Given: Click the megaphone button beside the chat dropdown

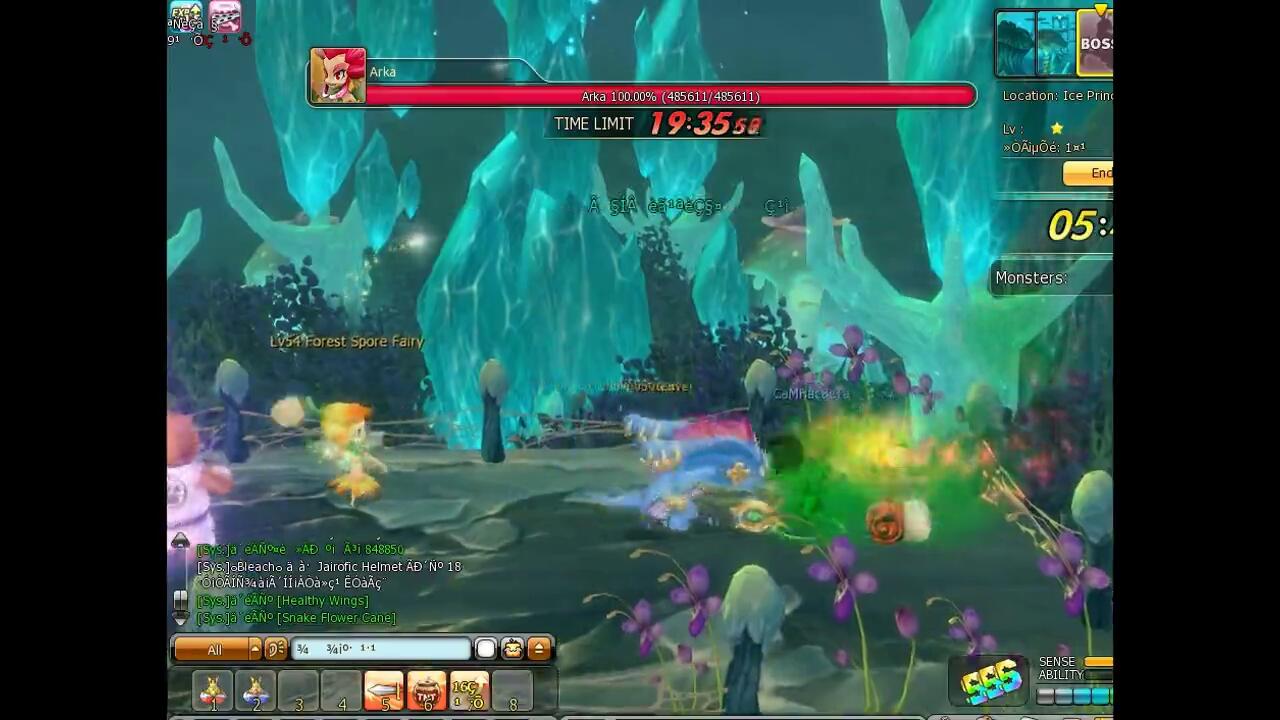Looking at the screenshot, I should [x=275, y=650].
